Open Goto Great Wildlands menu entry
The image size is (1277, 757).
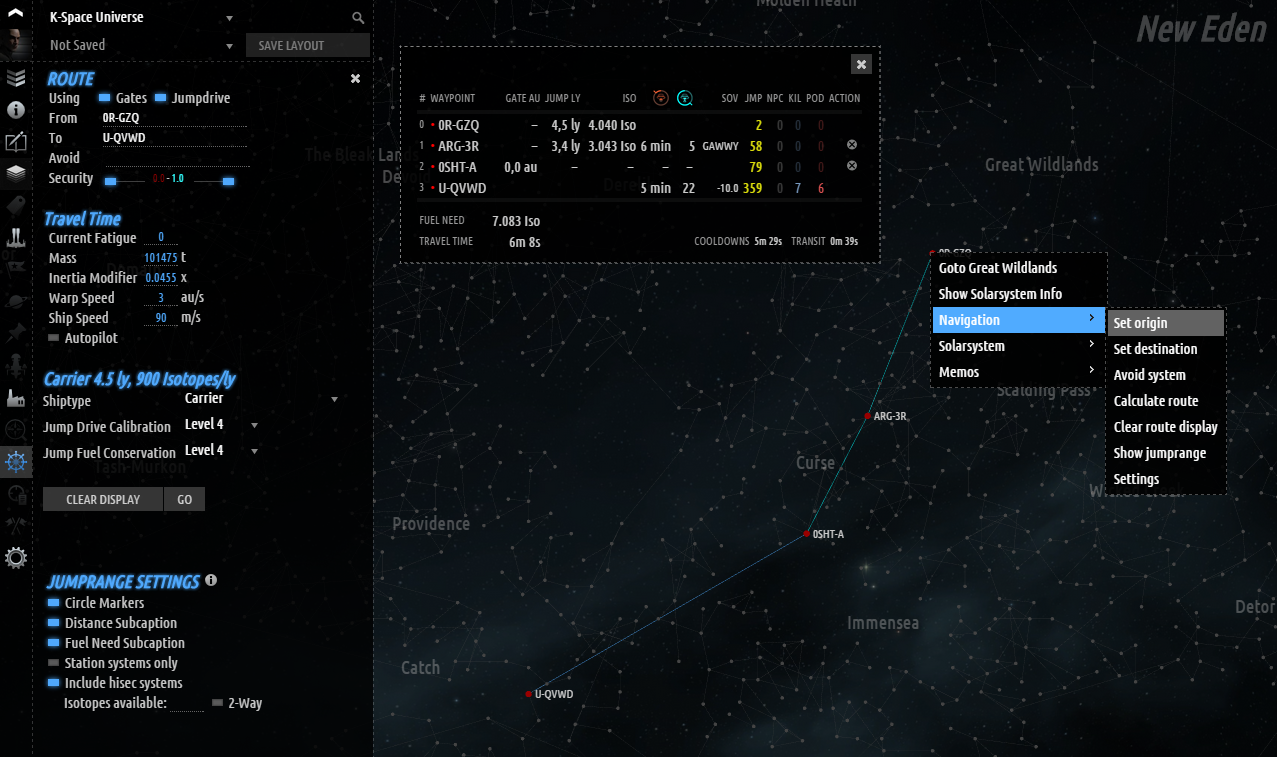pos(997,268)
